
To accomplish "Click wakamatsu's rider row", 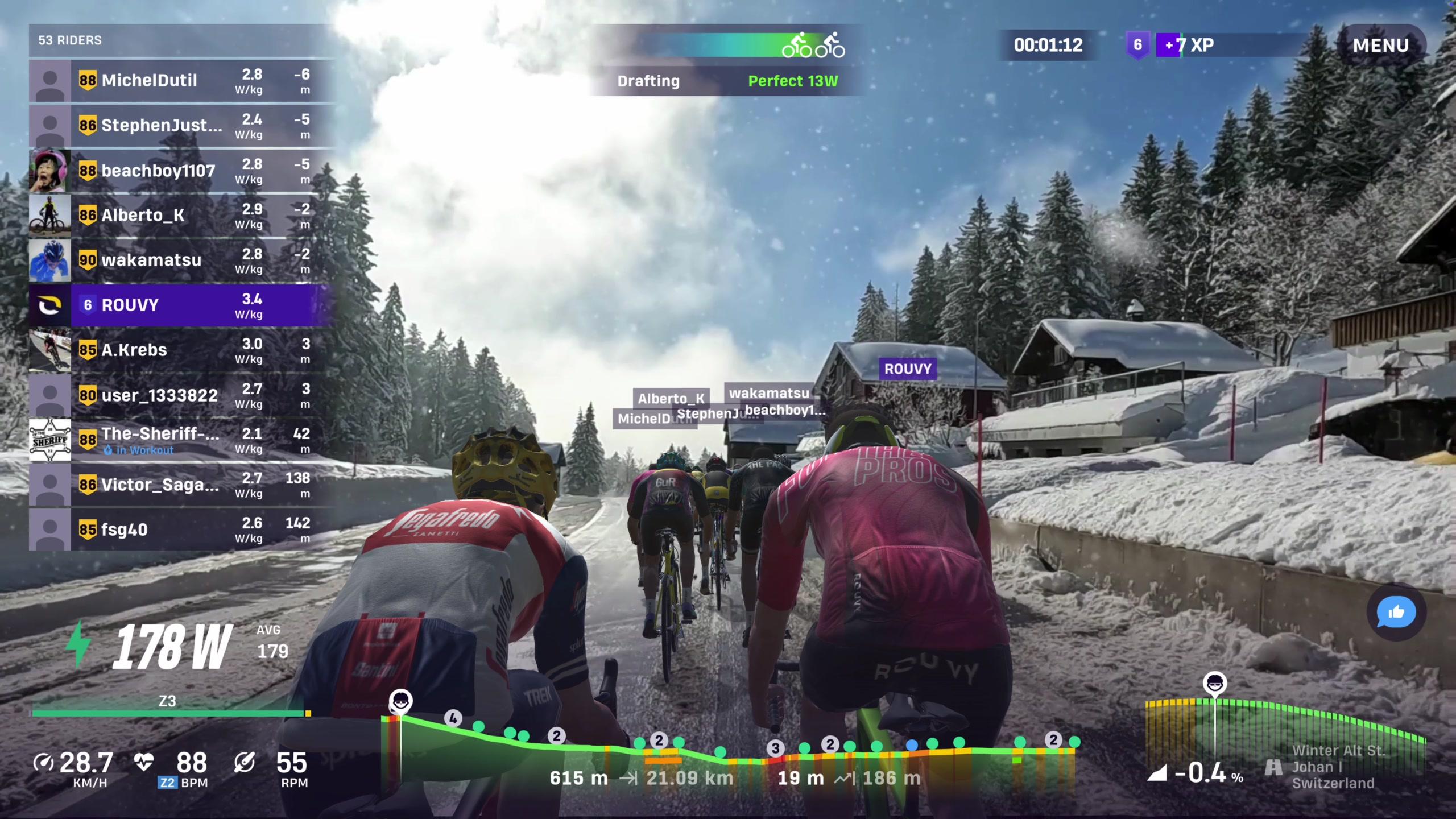I will 181,260.
